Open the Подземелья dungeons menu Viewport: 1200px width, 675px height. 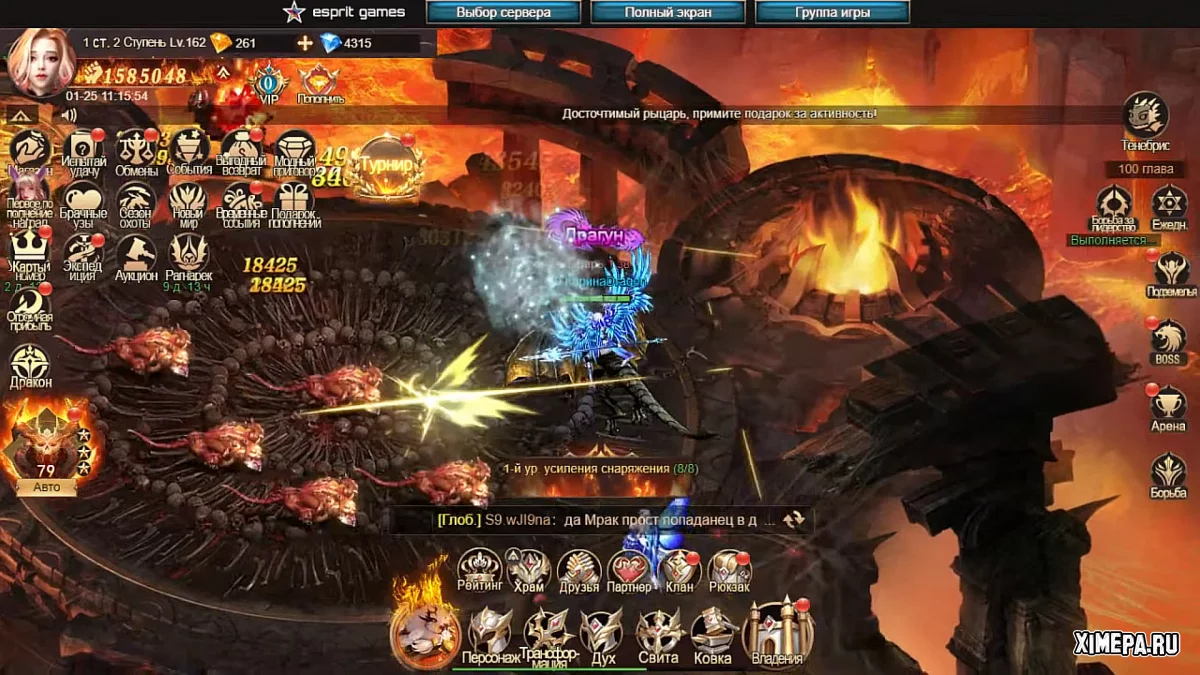point(1170,272)
